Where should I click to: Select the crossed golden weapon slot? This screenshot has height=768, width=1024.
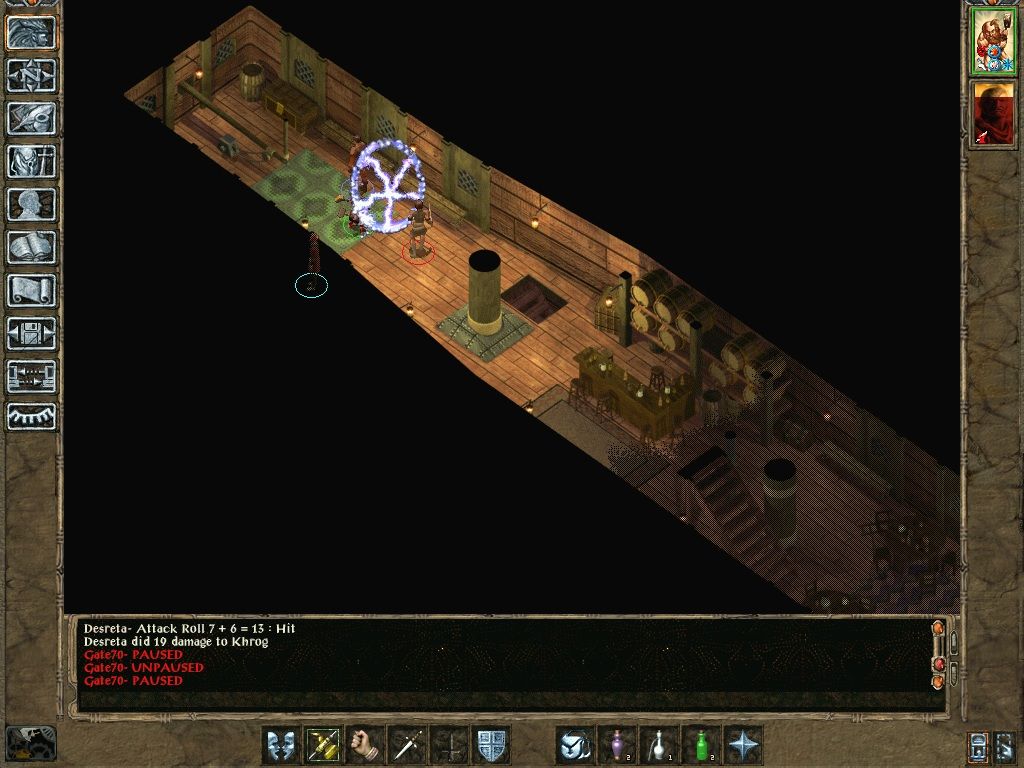click(323, 745)
